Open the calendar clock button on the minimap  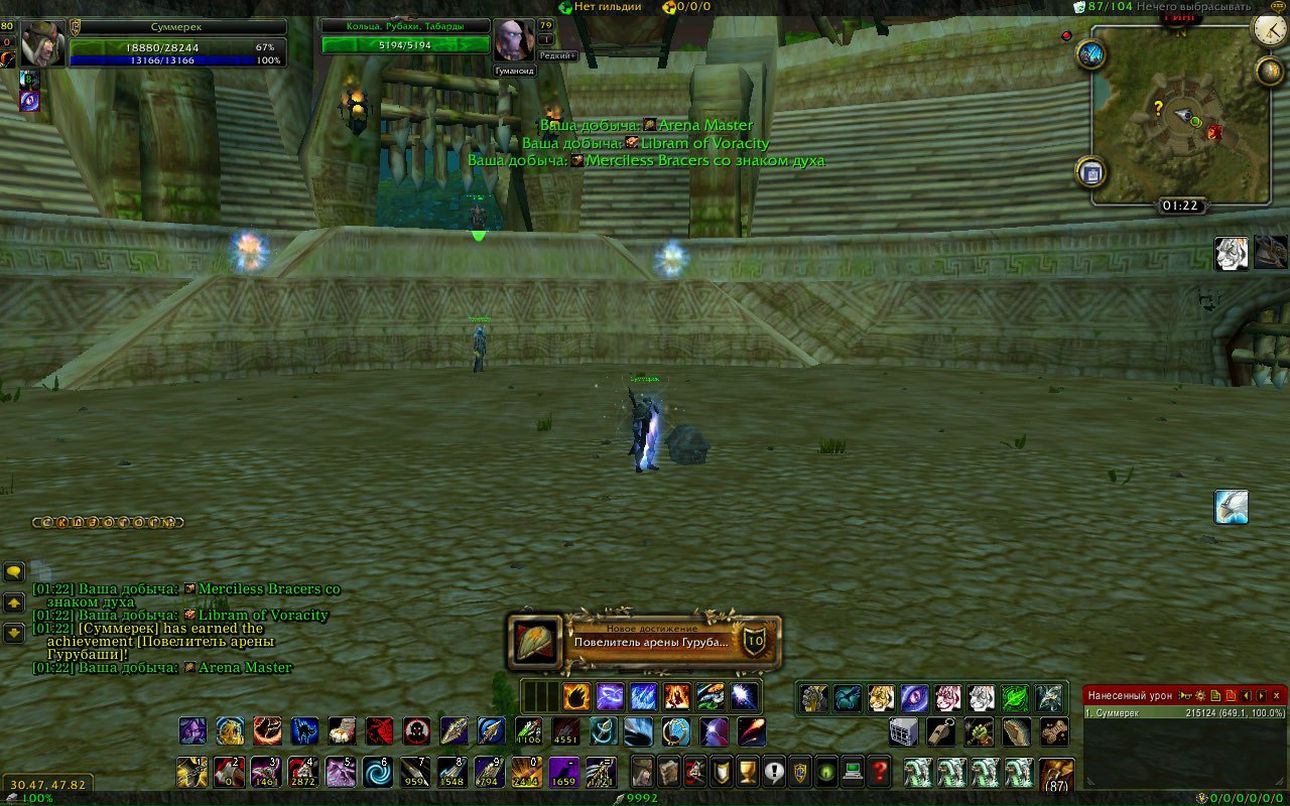point(1270,29)
